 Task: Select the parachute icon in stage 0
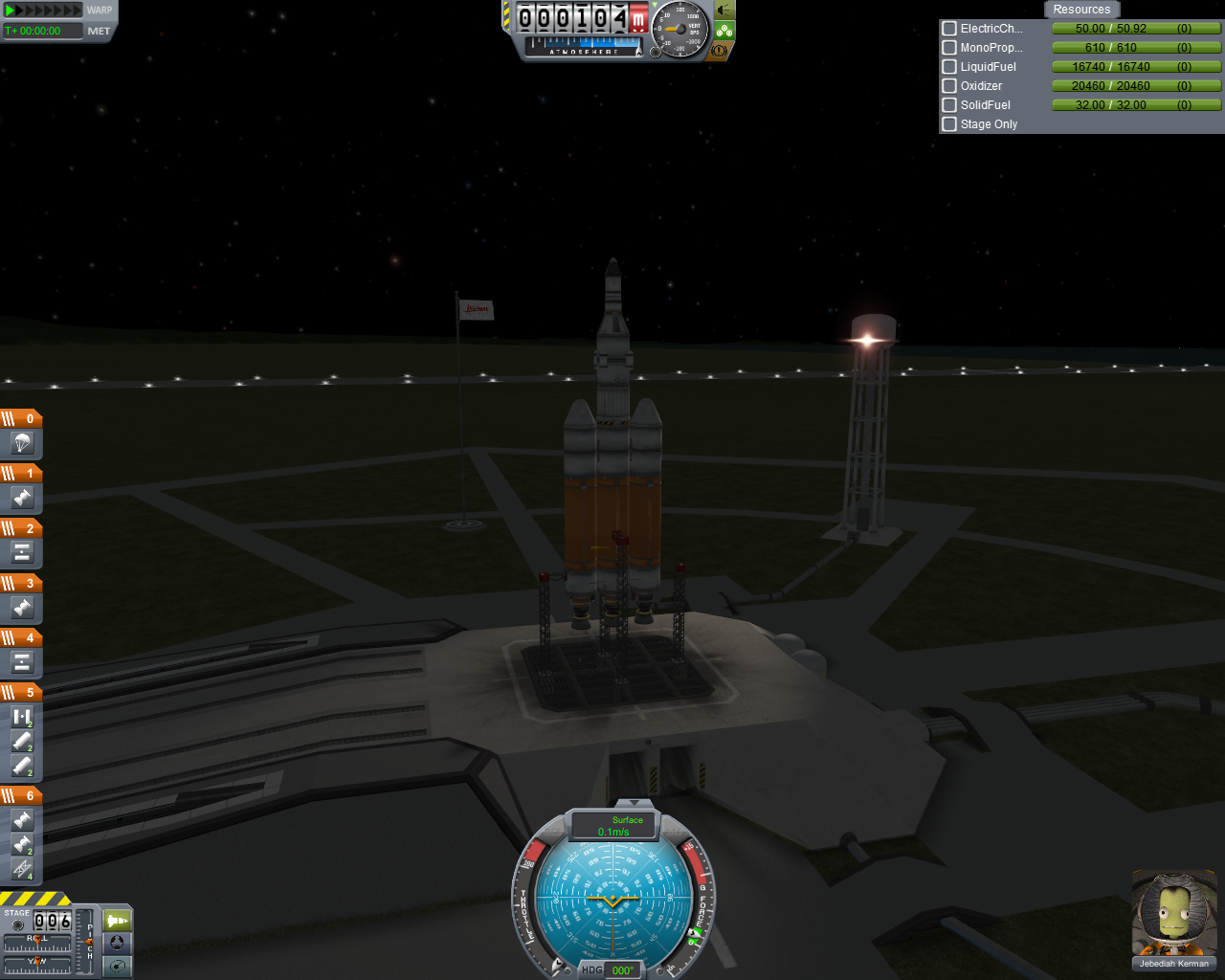22,443
